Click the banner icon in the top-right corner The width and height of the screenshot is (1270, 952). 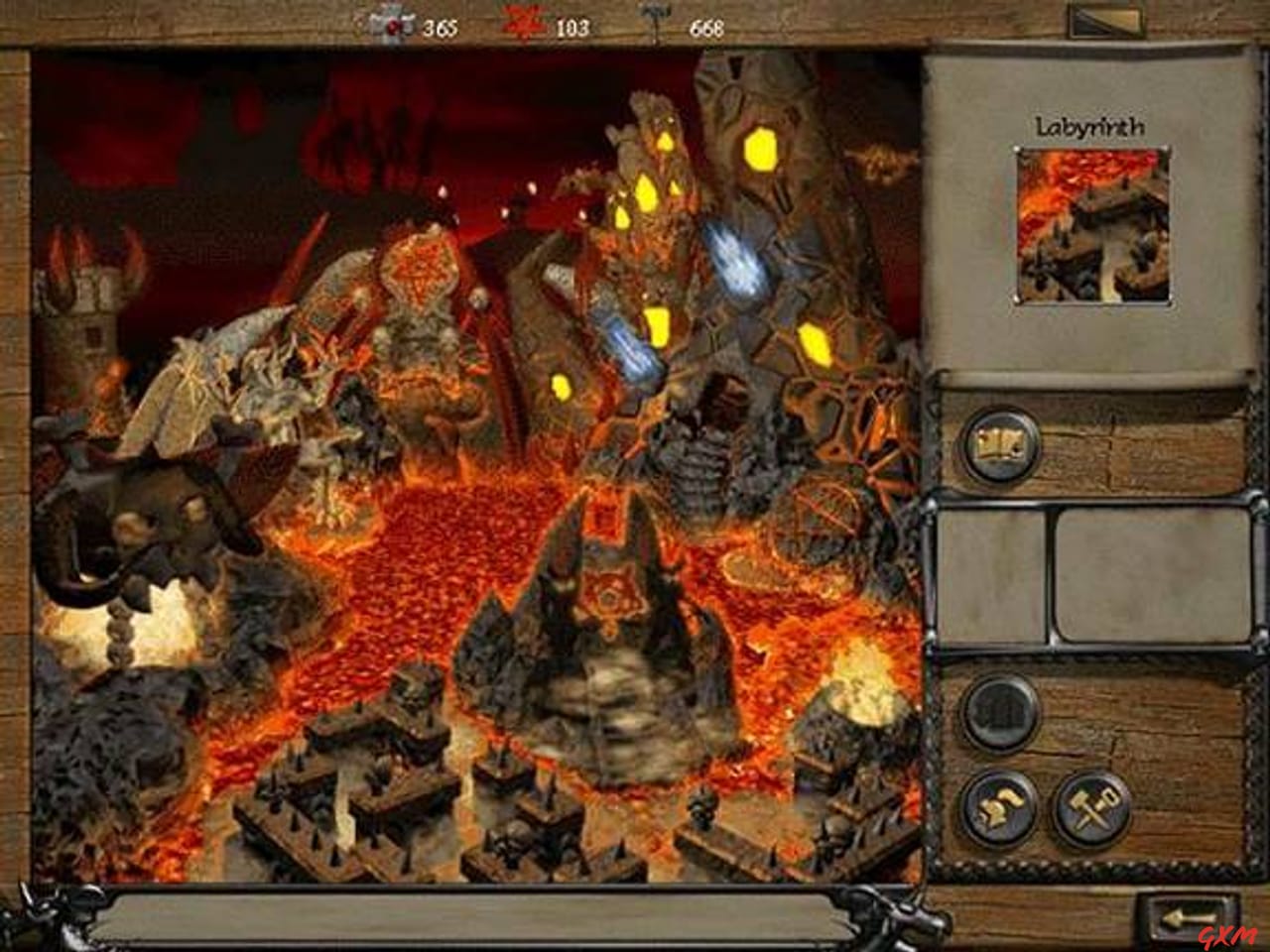(x=1107, y=18)
